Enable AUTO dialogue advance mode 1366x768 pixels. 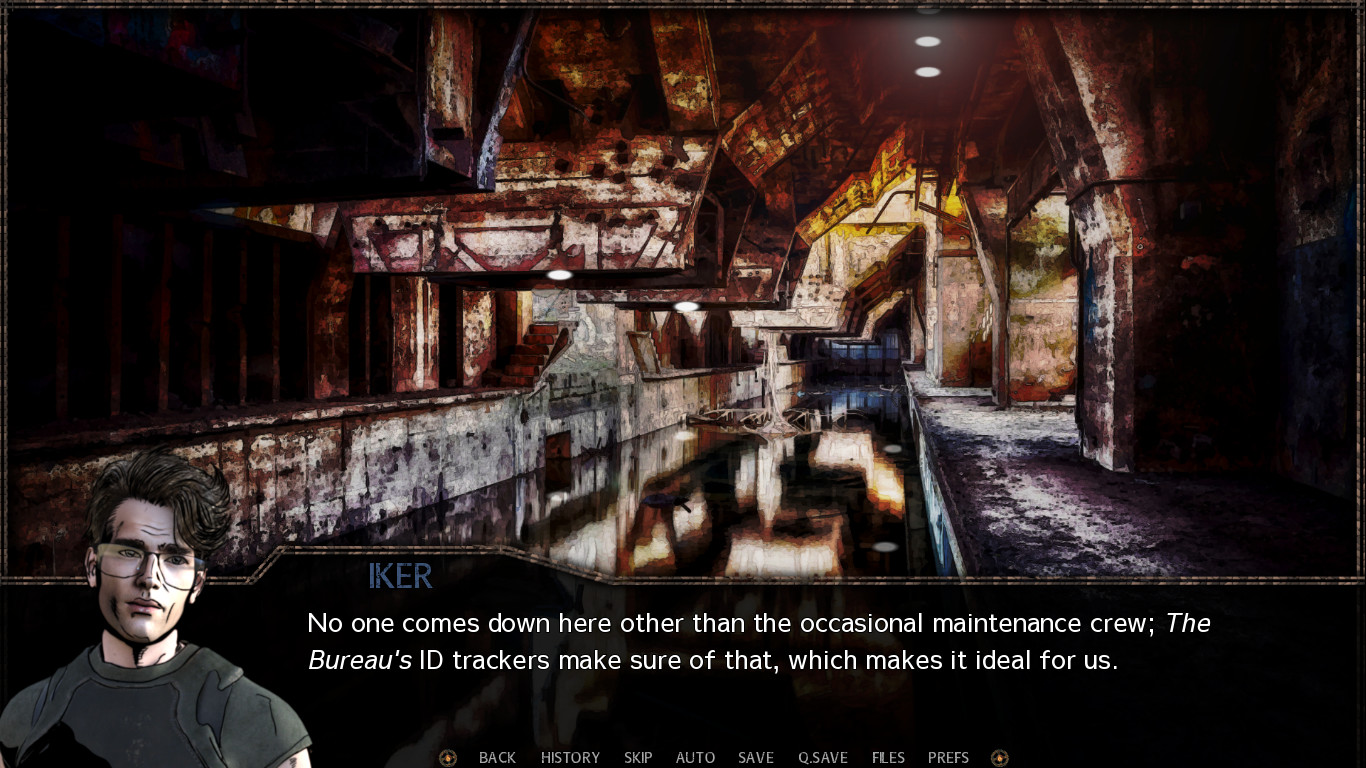click(x=695, y=757)
